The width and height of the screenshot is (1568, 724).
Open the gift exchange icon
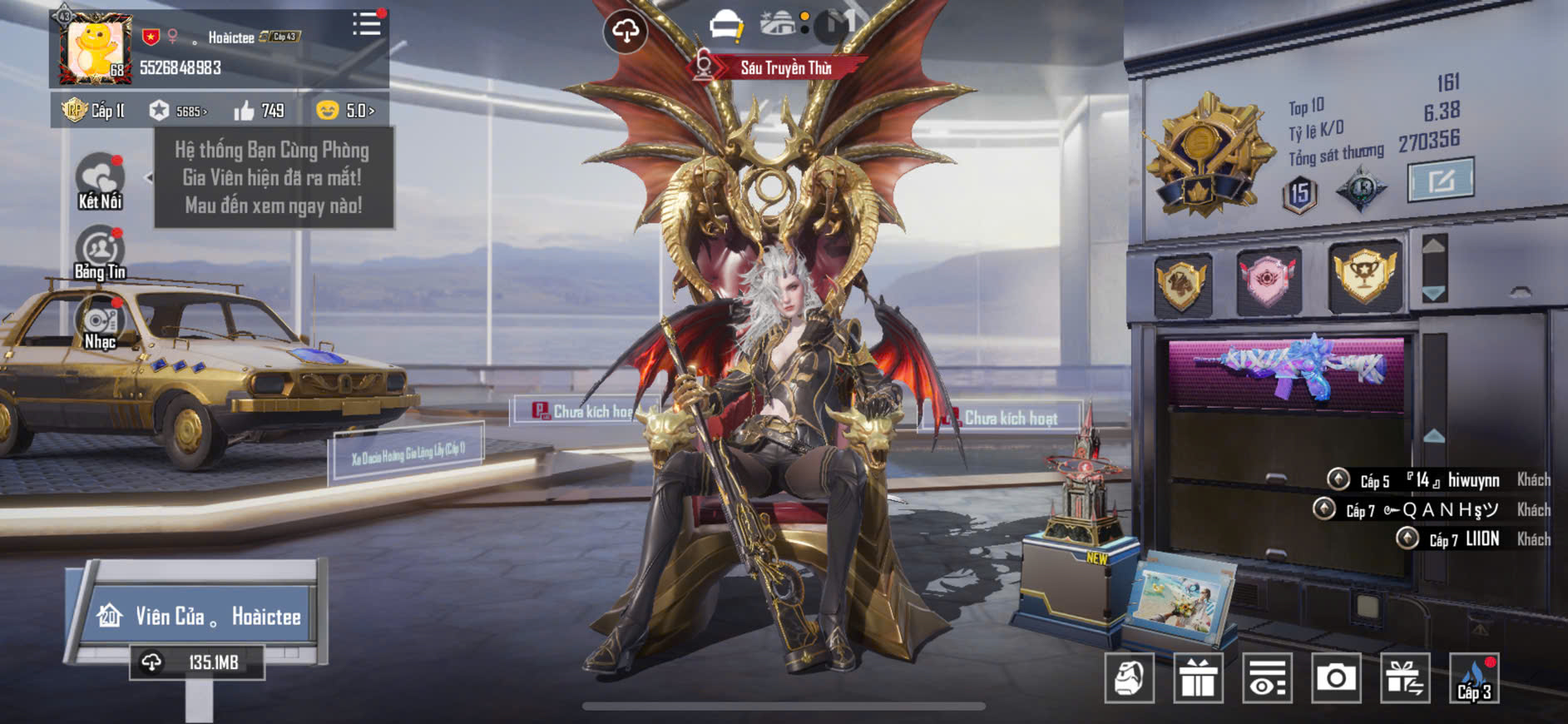(x=1405, y=678)
